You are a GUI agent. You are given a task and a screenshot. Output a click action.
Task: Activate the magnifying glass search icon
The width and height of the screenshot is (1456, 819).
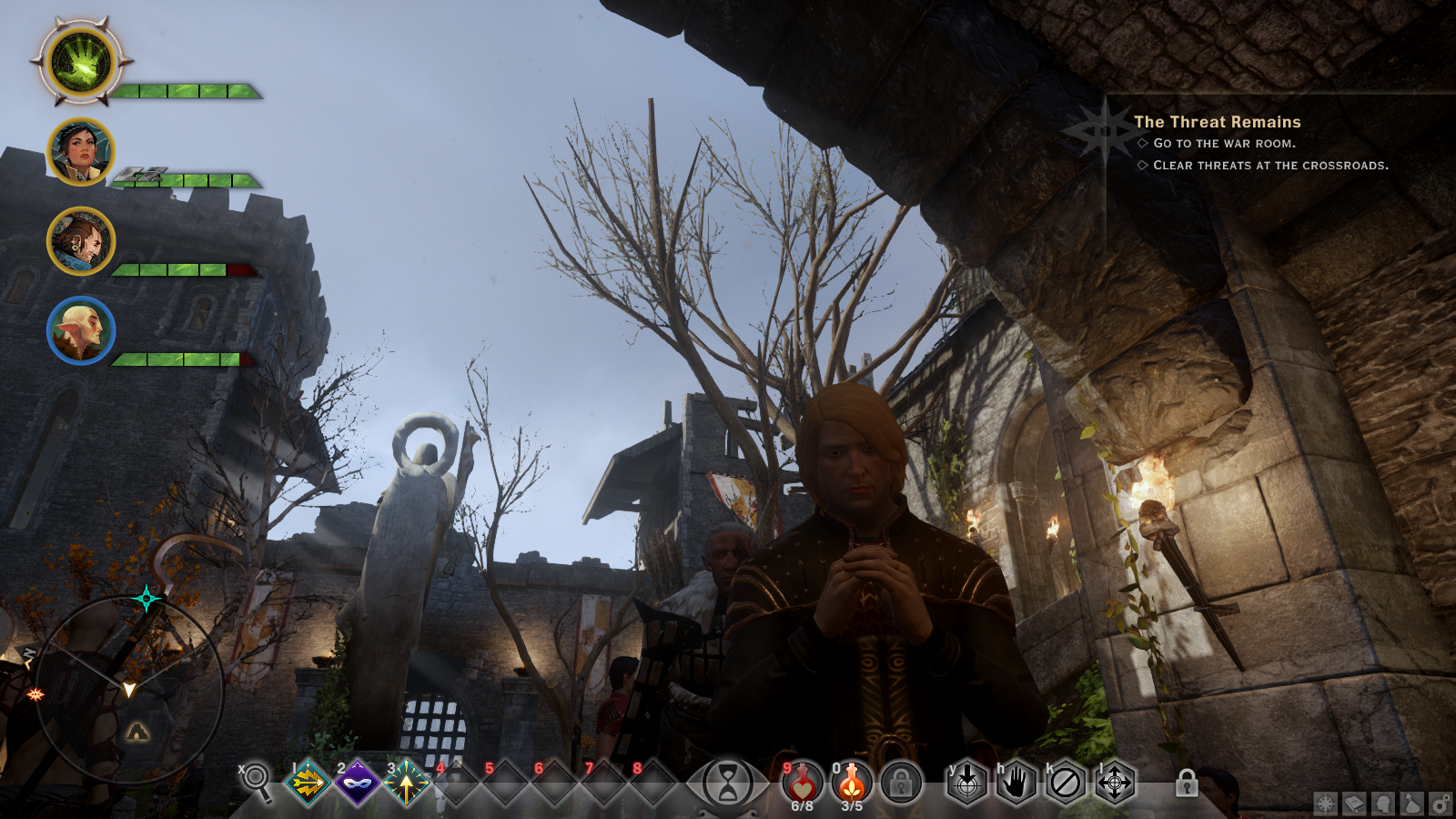[x=258, y=781]
